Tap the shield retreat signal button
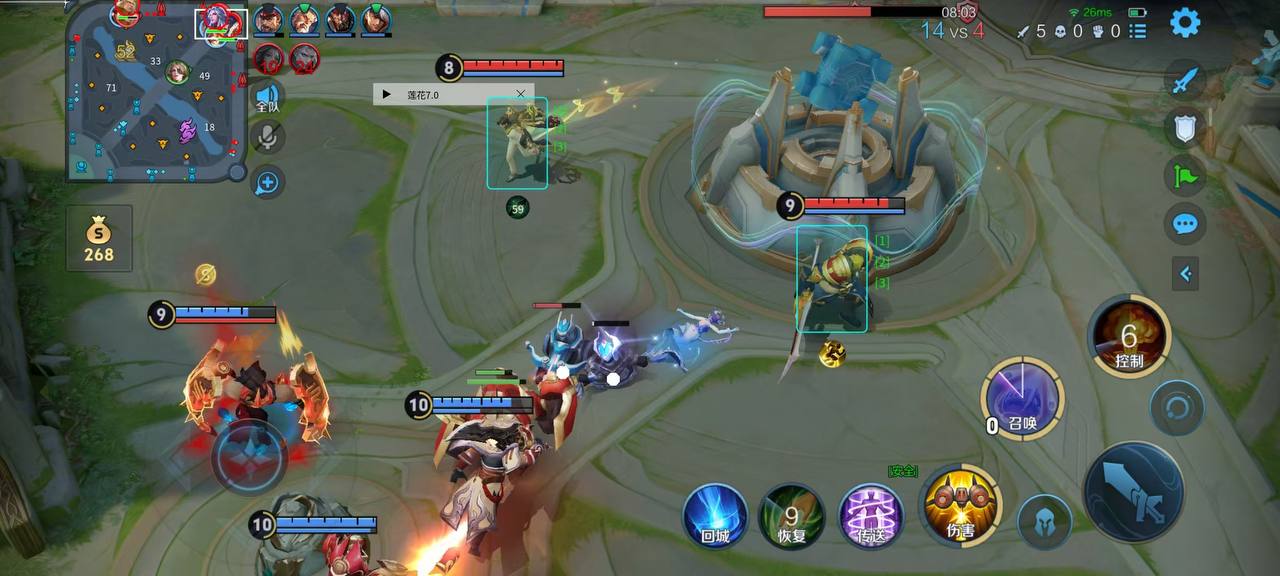Image resolution: width=1280 pixels, height=576 pixels. point(1185,128)
